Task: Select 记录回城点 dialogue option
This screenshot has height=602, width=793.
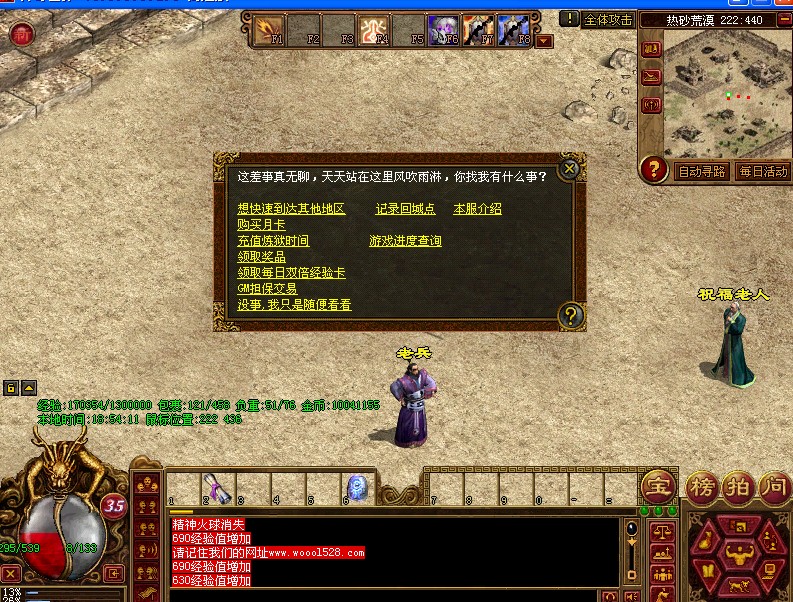Action: click(405, 209)
